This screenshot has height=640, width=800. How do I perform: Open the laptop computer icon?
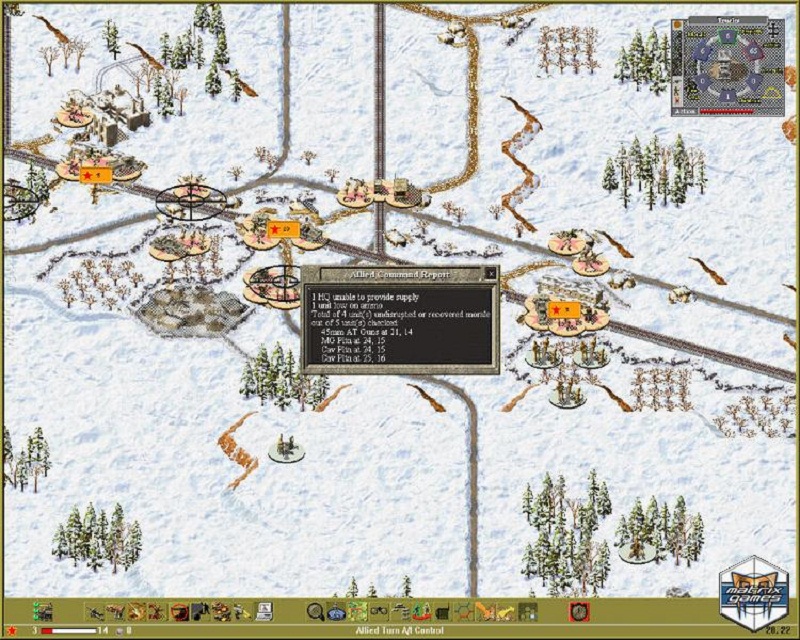[264, 611]
